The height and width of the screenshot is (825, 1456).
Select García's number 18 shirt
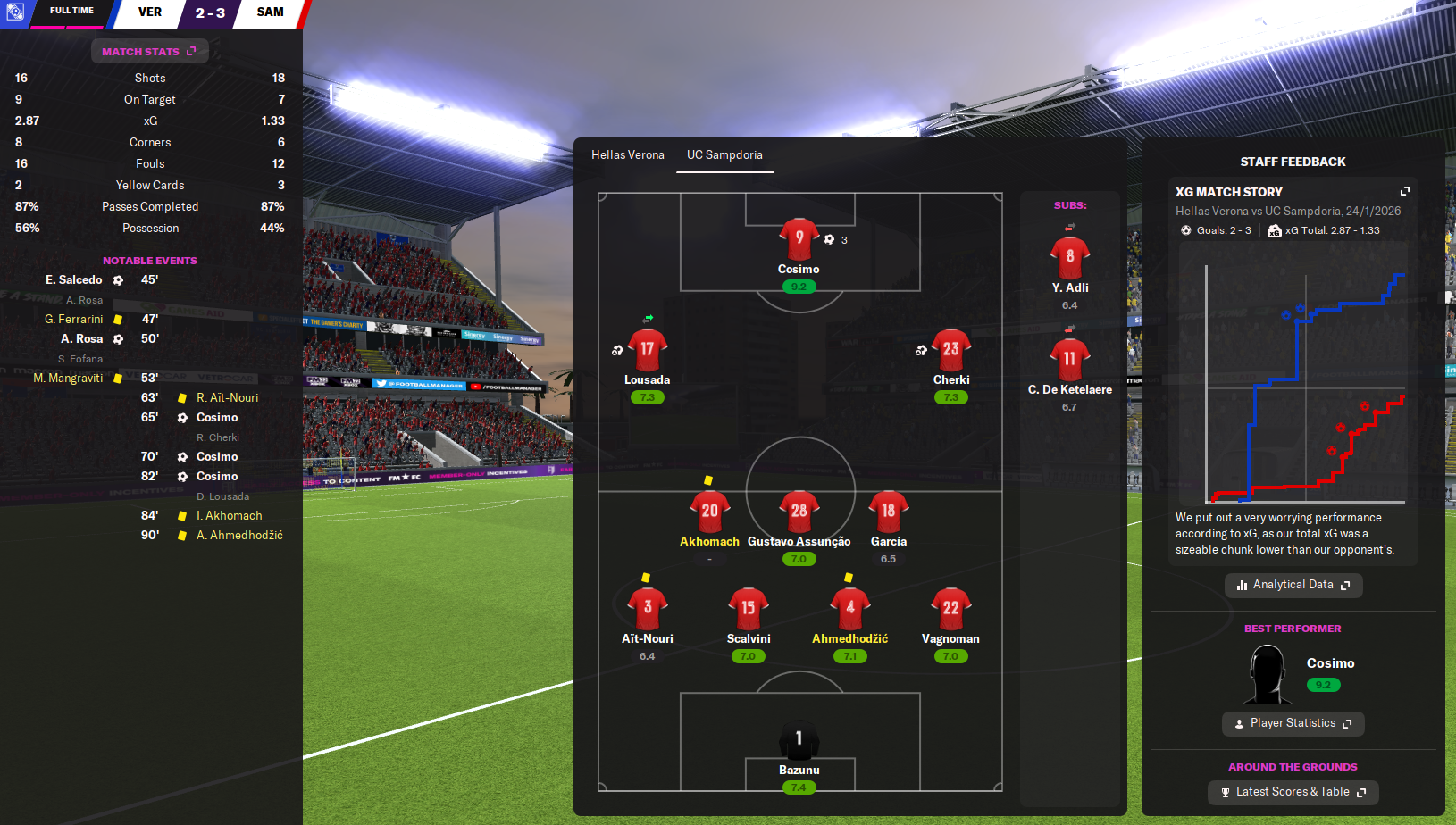pyautogui.click(x=888, y=512)
